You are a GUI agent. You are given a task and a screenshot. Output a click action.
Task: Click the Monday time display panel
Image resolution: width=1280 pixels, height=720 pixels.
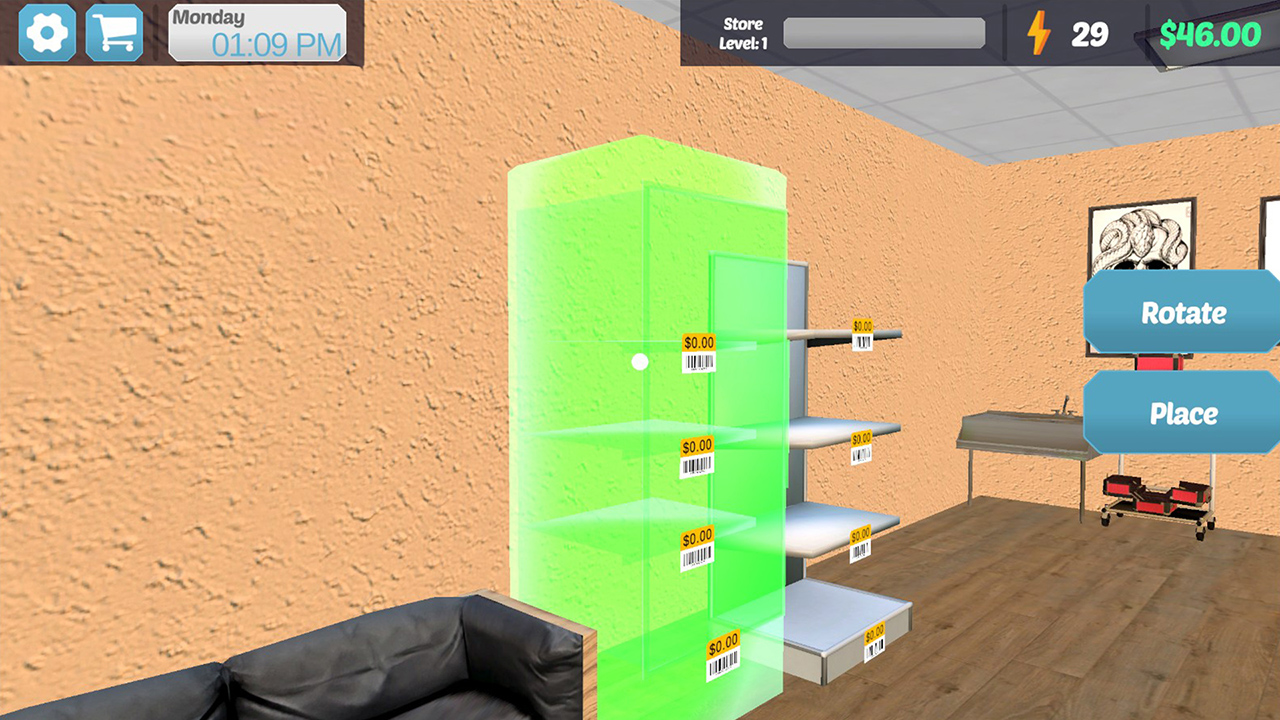click(255, 31)
